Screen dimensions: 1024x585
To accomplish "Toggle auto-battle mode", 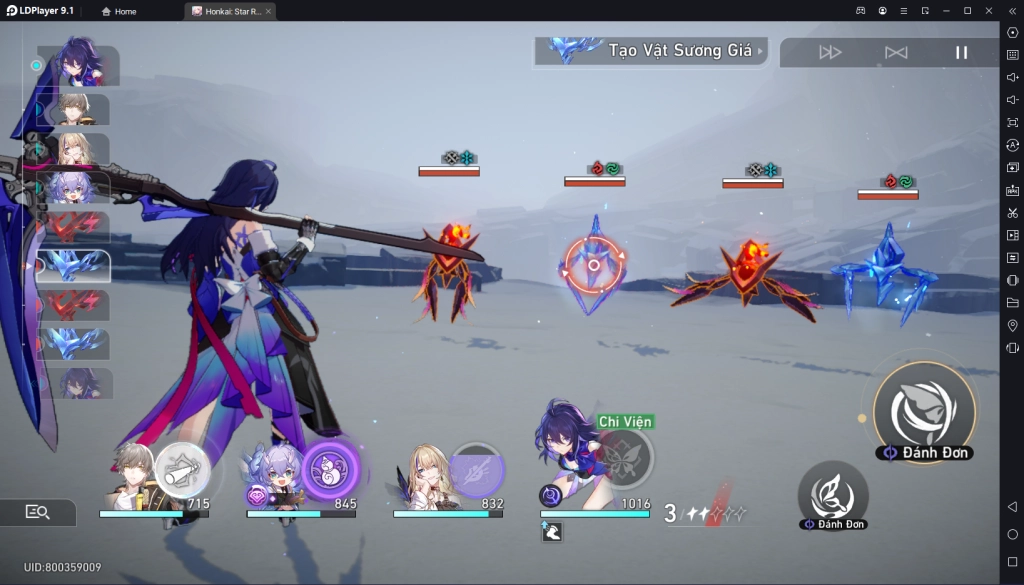I will pos(896,53).
